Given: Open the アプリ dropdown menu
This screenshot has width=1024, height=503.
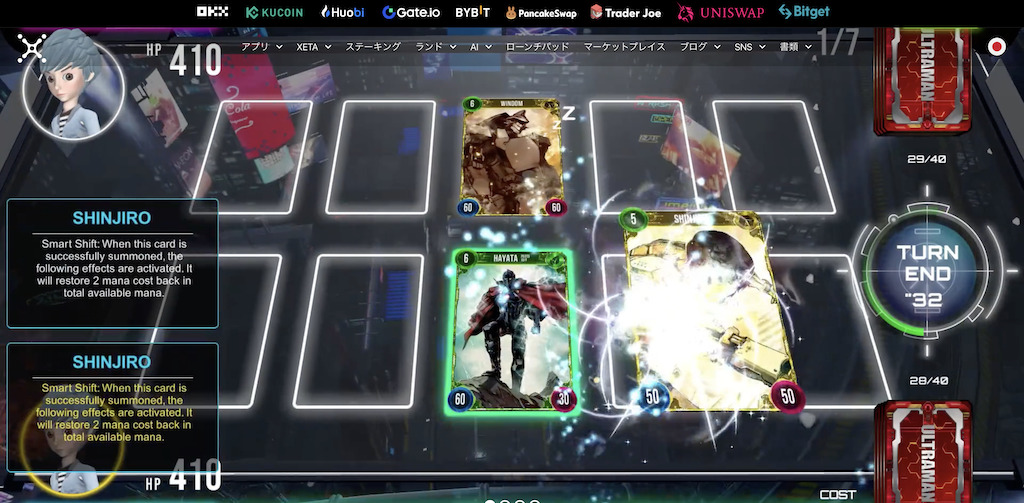Looking at the screenshot, I should 262,47.
